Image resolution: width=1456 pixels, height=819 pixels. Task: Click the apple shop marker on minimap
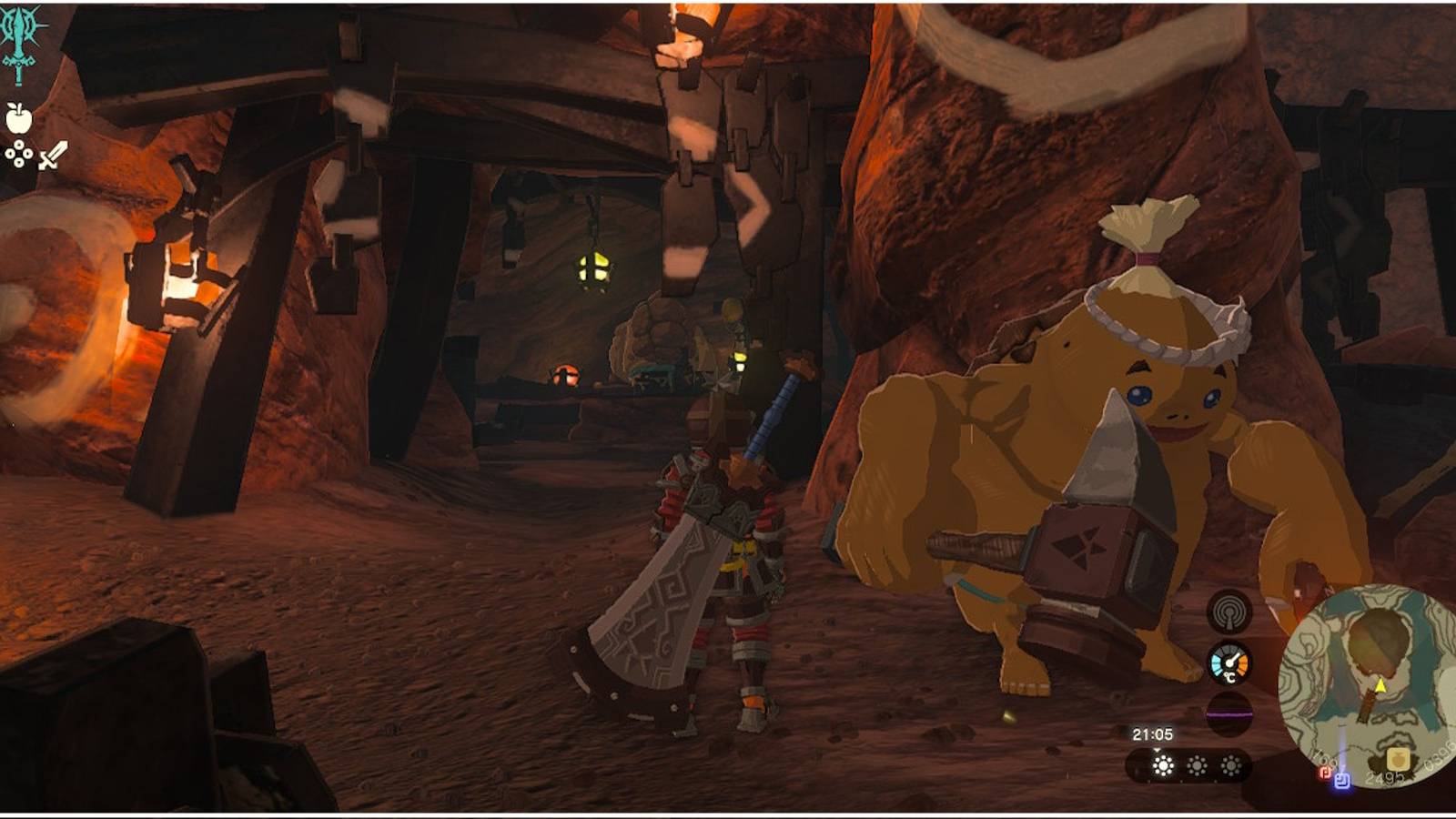pos(1398,758)
